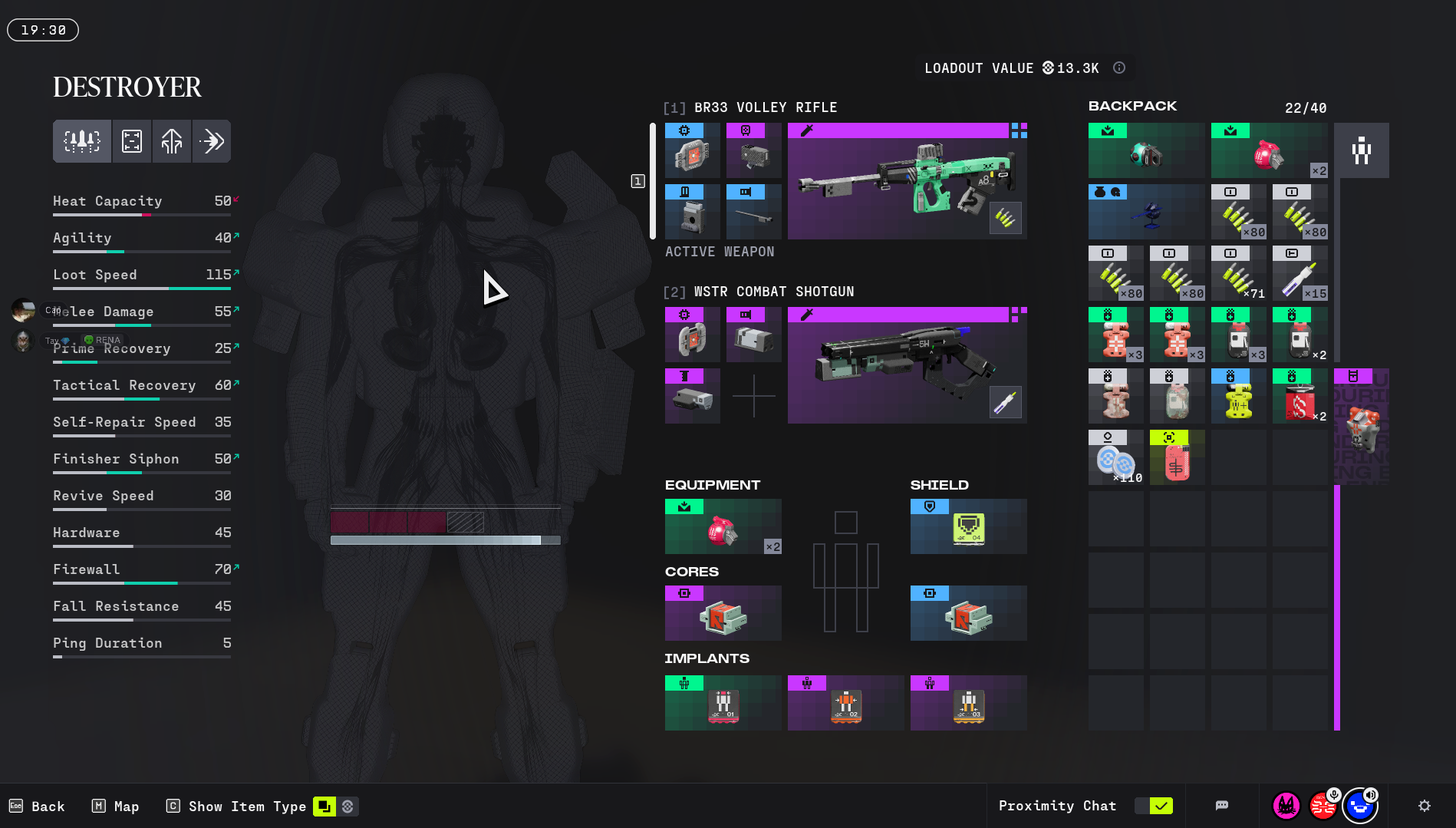Screen dimensions: 1456x828
Task: Select the yellow canister backpack item
Action: (1238, 396)
